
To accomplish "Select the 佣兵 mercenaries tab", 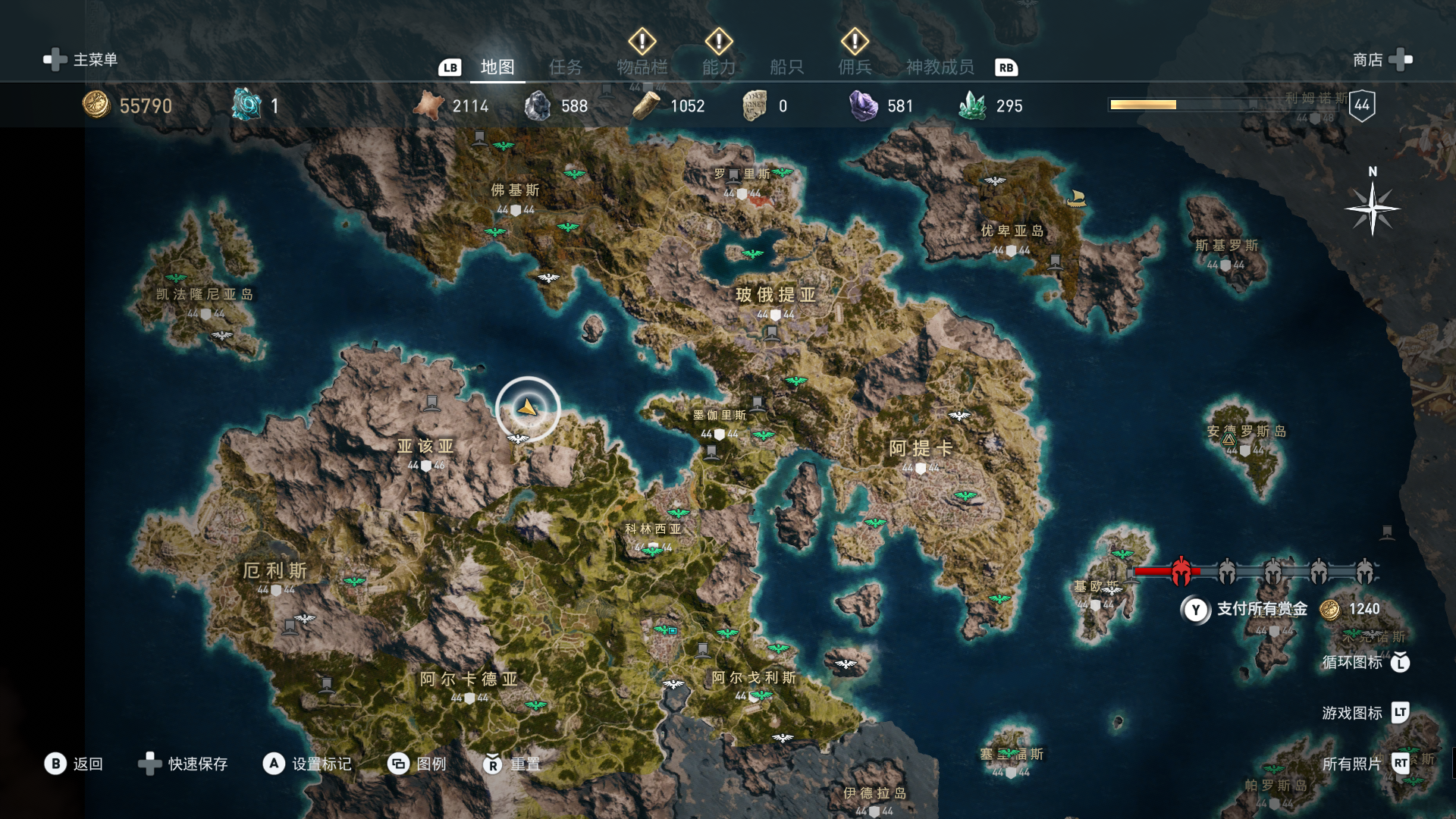I will pyautogui.click(x=855, y=67).
